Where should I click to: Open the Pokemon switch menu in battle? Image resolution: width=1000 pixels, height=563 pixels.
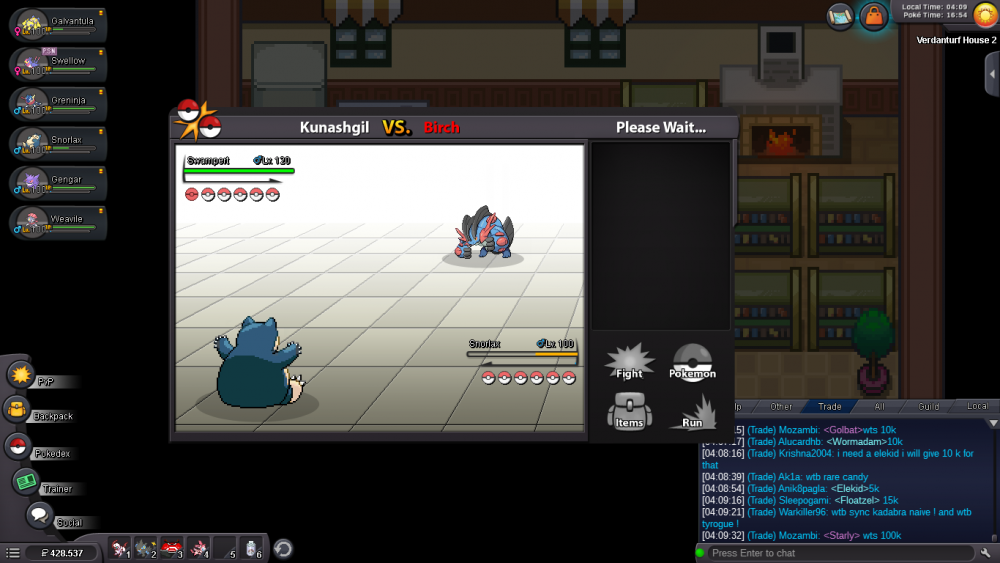[x=692, y=362]
